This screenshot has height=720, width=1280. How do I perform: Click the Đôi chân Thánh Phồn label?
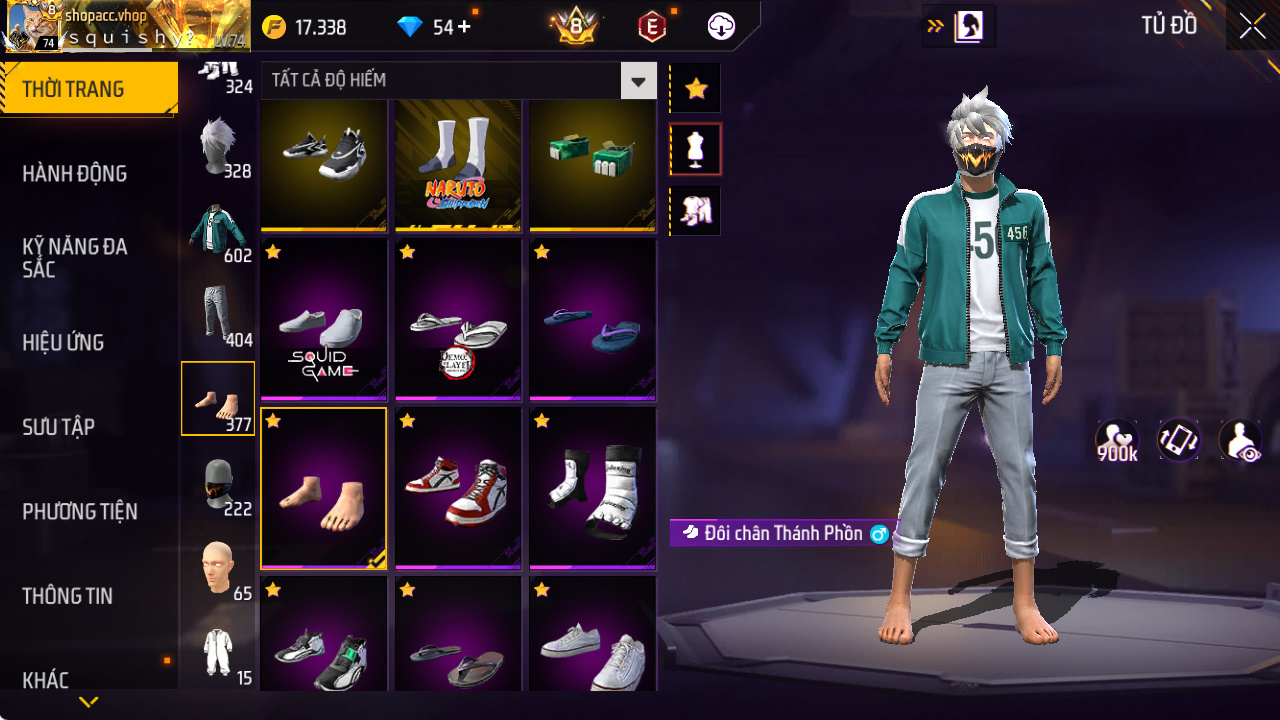tap(783, 533)
